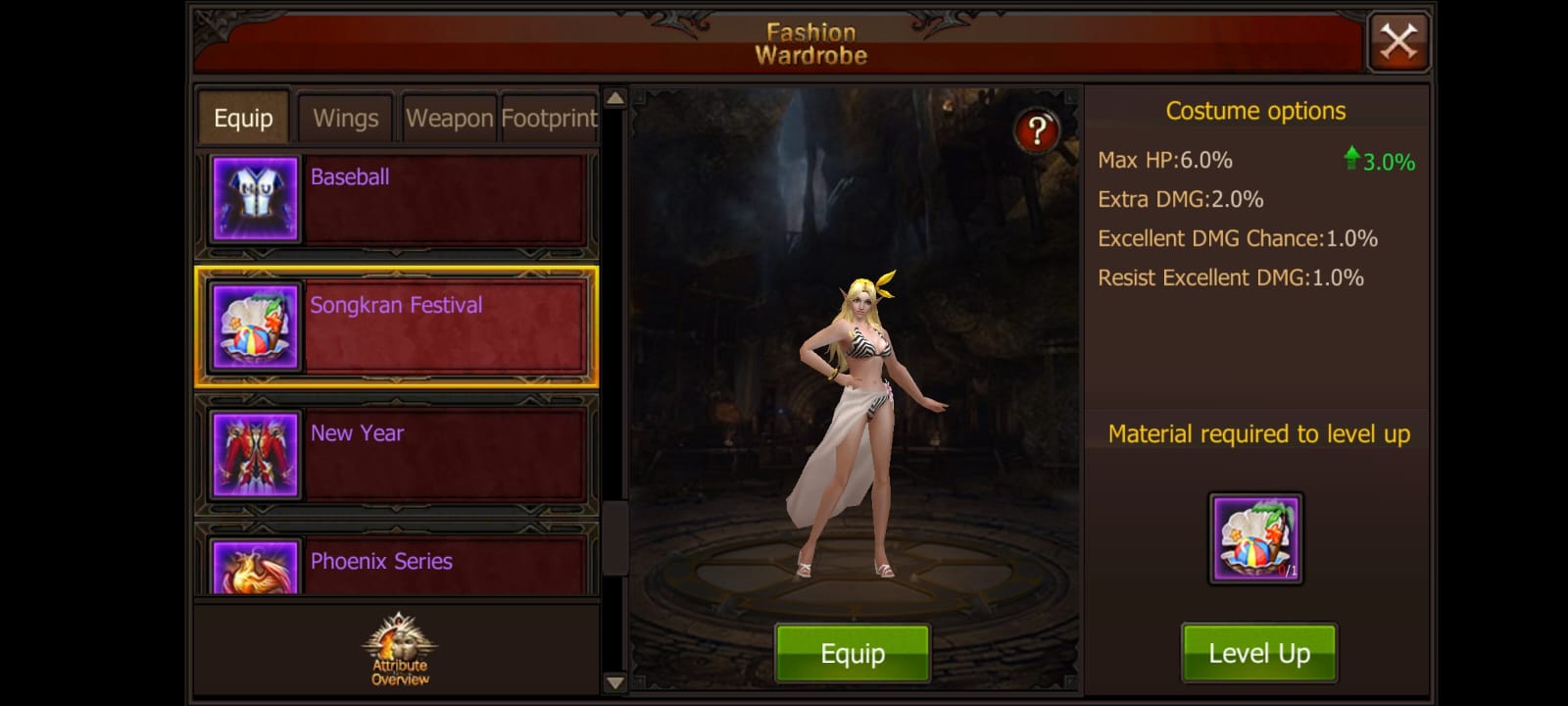
Task: Open the Attribute Overview
Action: [400, 649]
